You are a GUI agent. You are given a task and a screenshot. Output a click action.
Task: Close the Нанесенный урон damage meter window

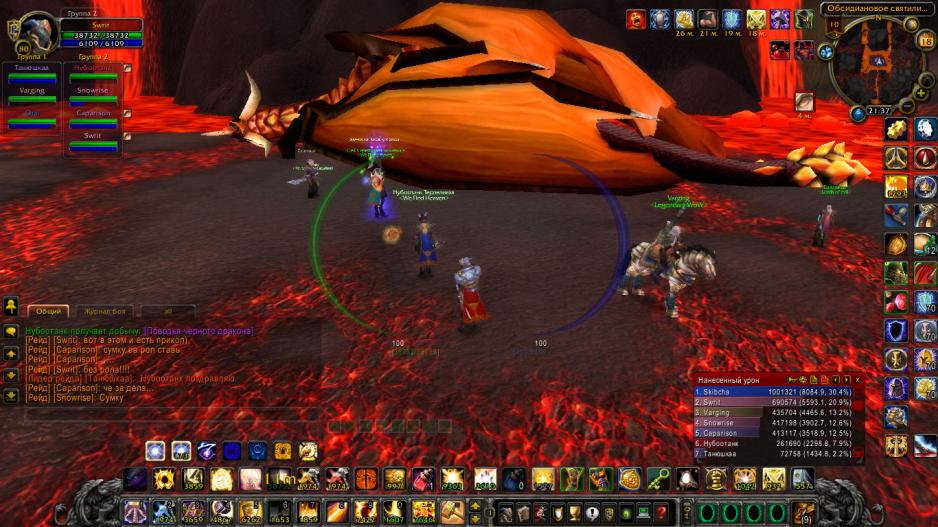click(x=857, y=380)
